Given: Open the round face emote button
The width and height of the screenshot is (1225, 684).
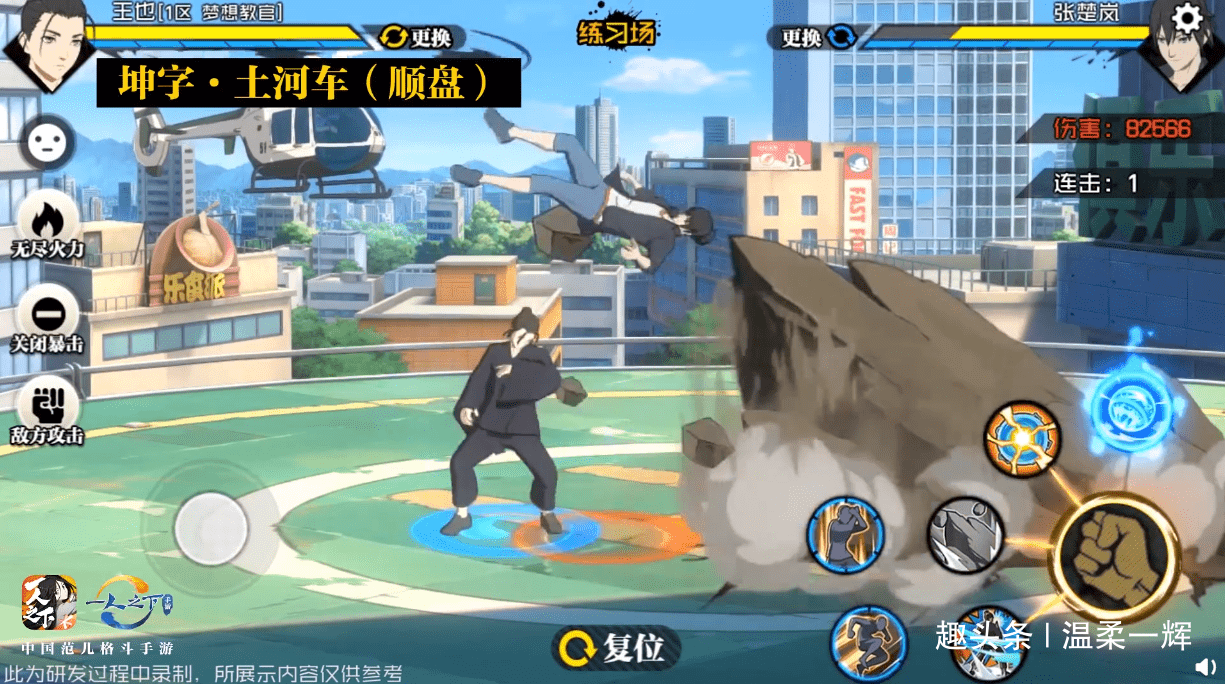Looking at the screenshot, I should tap(45, 142).
